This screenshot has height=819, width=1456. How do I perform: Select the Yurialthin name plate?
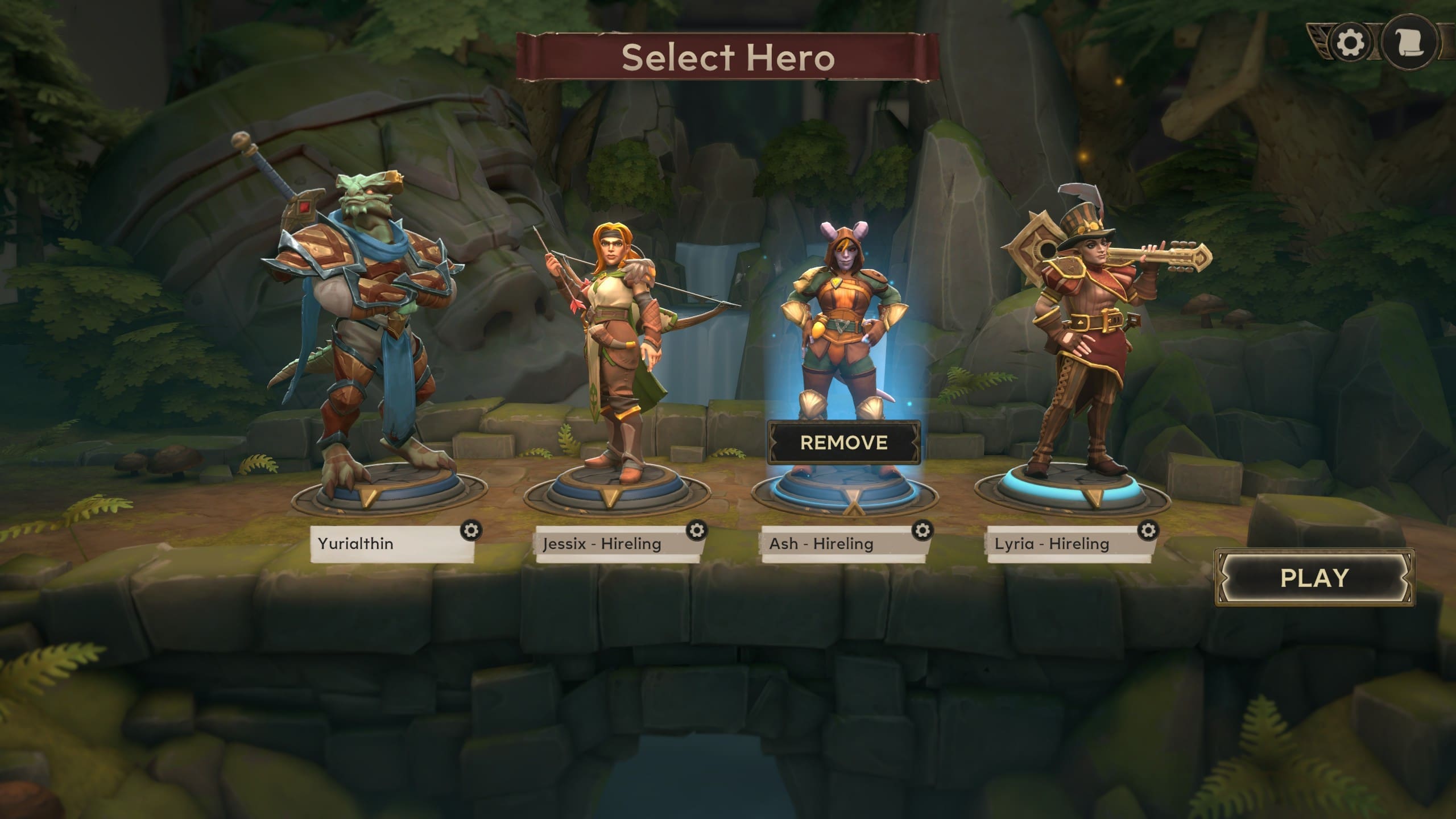pos(387,544)
